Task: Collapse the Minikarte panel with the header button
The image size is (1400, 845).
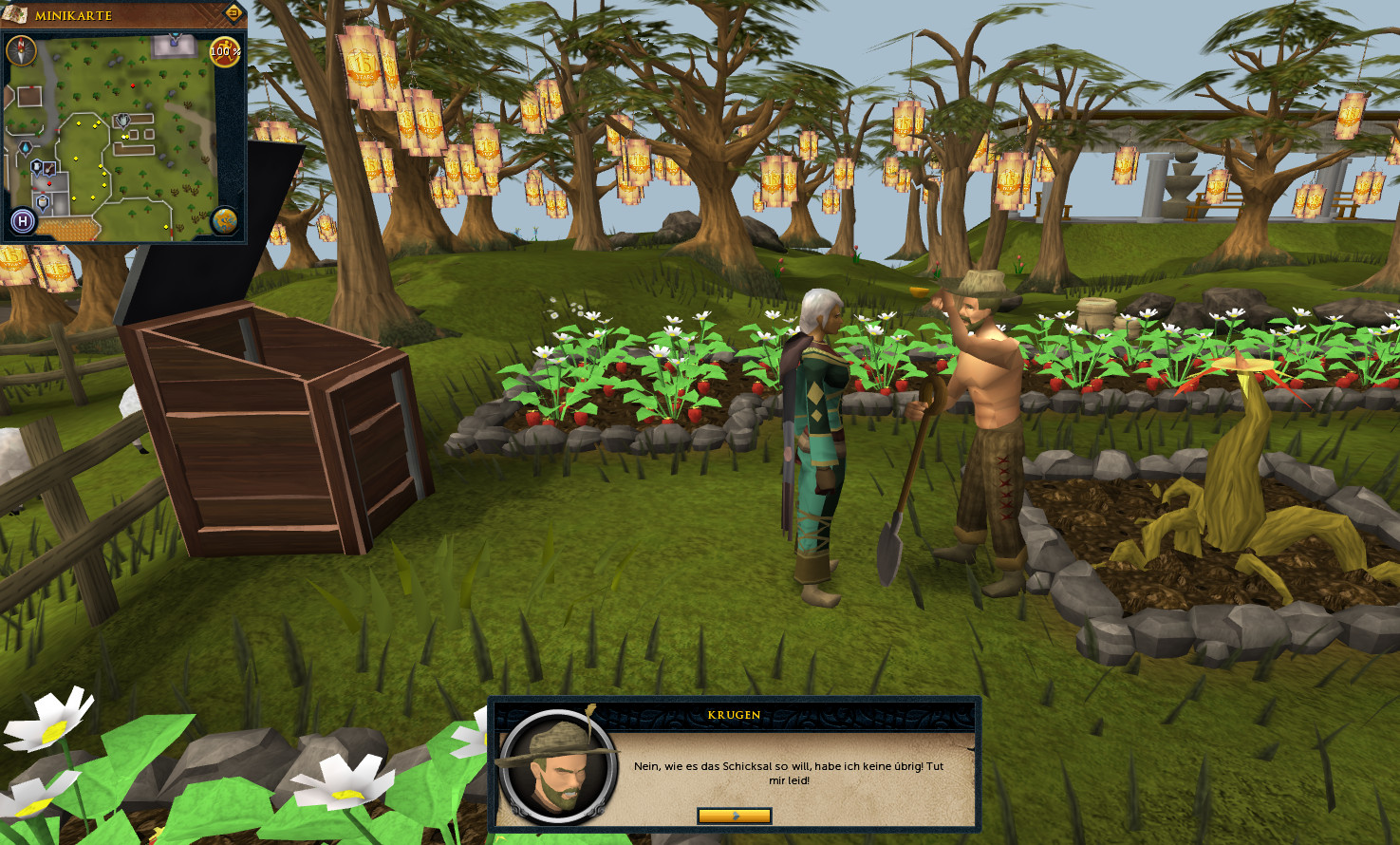Action: 233,13
